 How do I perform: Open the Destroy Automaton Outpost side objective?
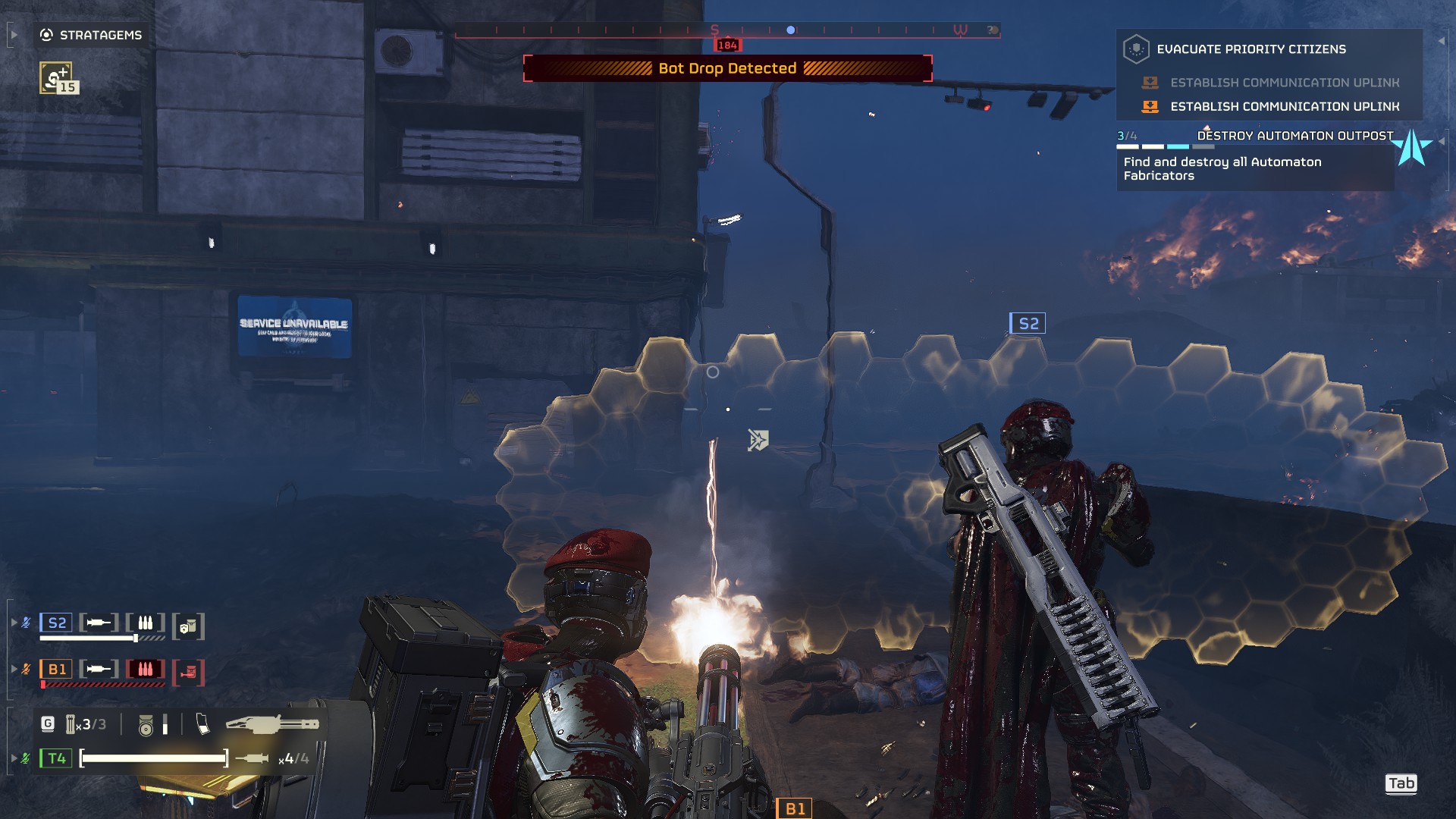pos(1294,136)
